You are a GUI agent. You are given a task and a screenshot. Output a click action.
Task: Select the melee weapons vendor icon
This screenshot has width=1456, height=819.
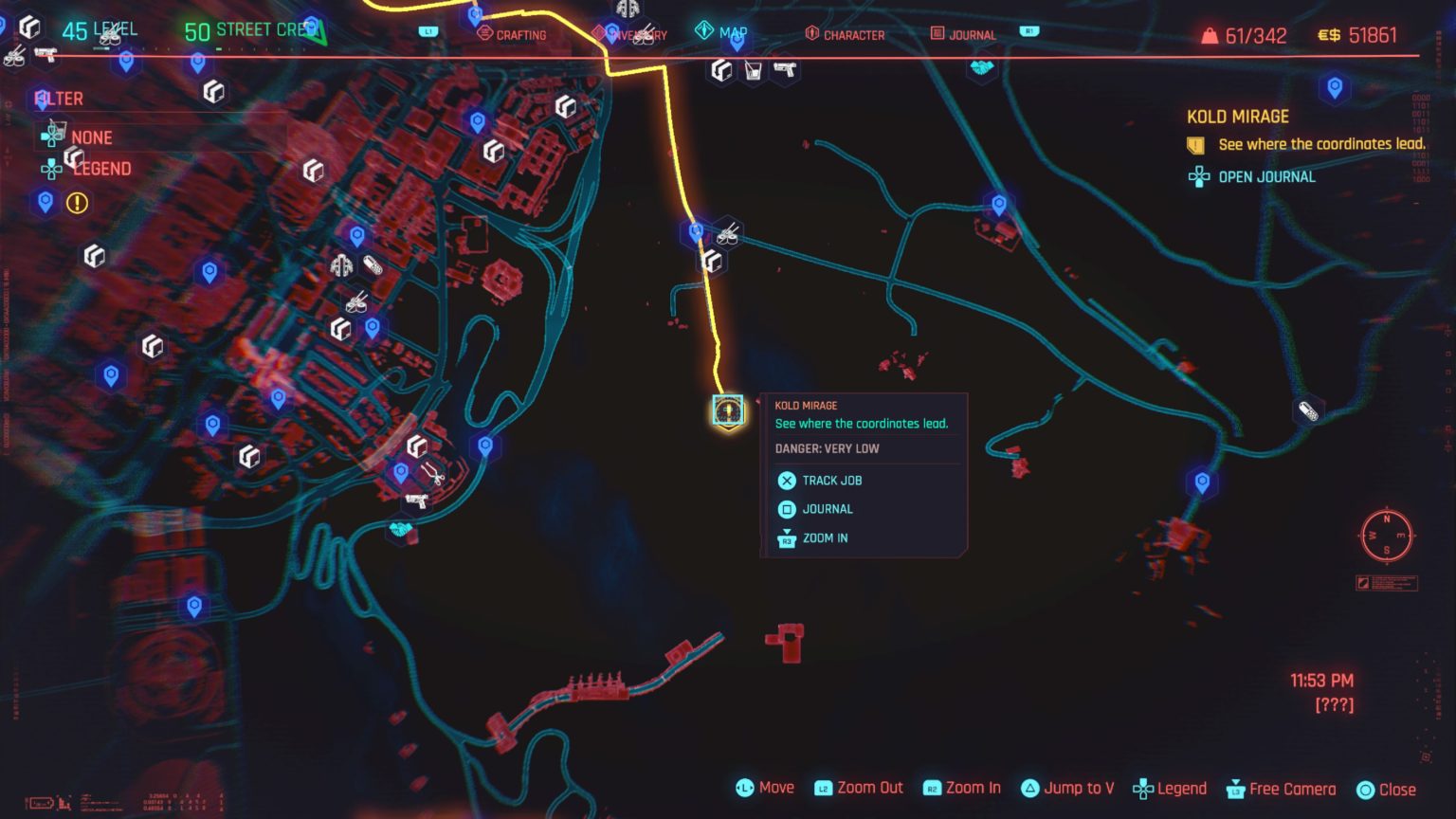(344, 266)
